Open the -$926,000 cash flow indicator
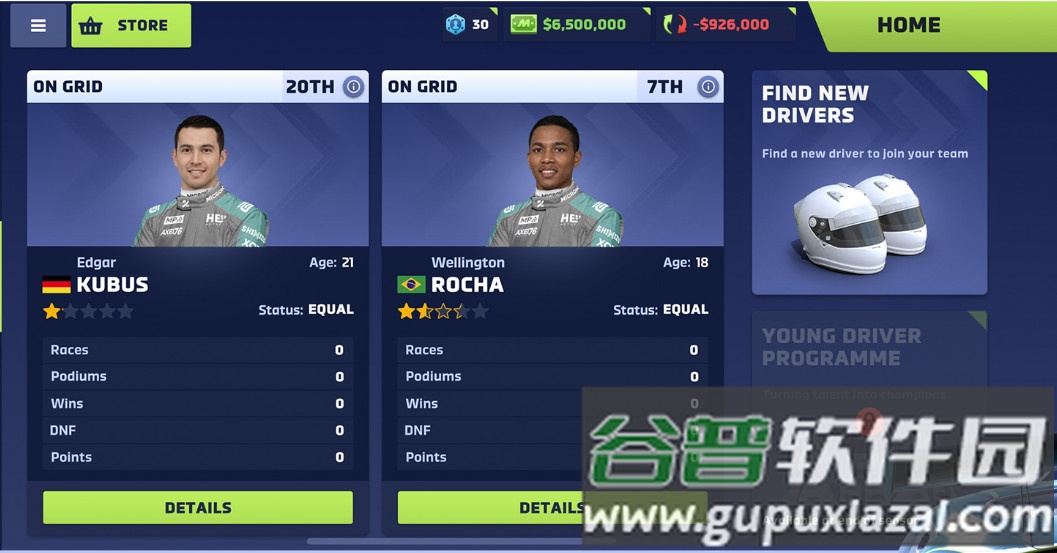1057x553 pixels. (x=726, y=25)
